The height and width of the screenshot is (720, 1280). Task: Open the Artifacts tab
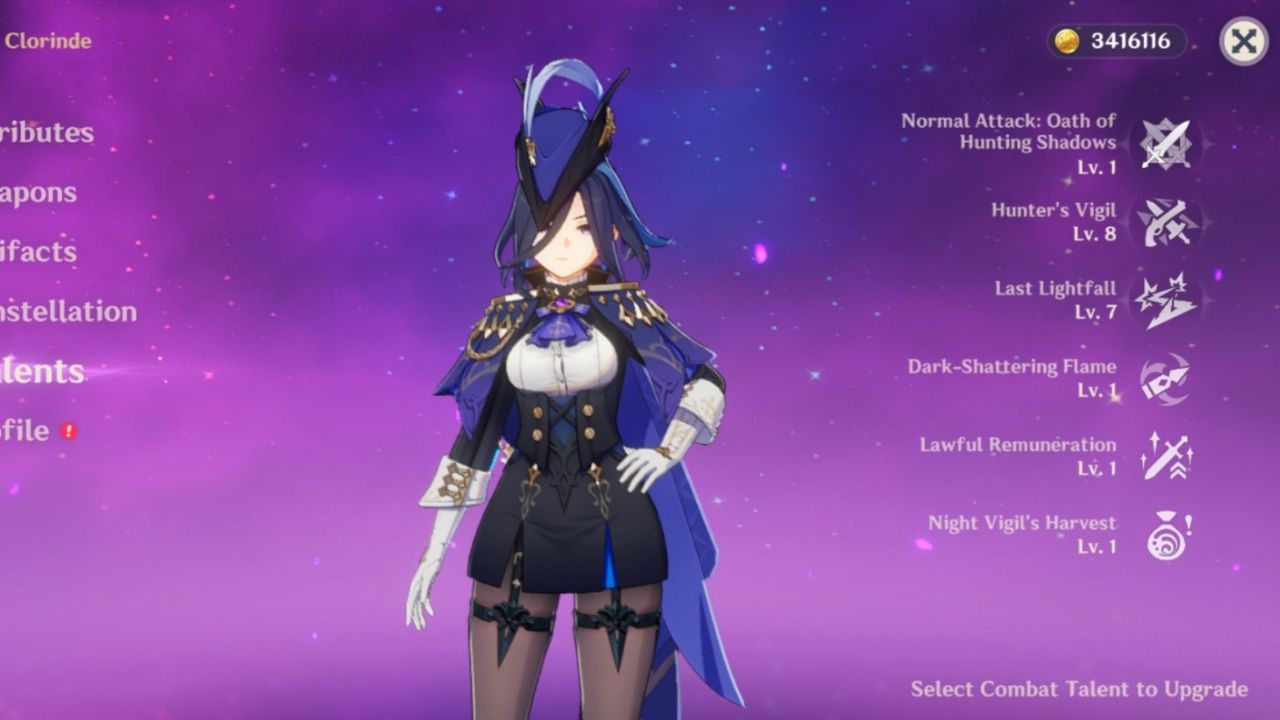40,252
